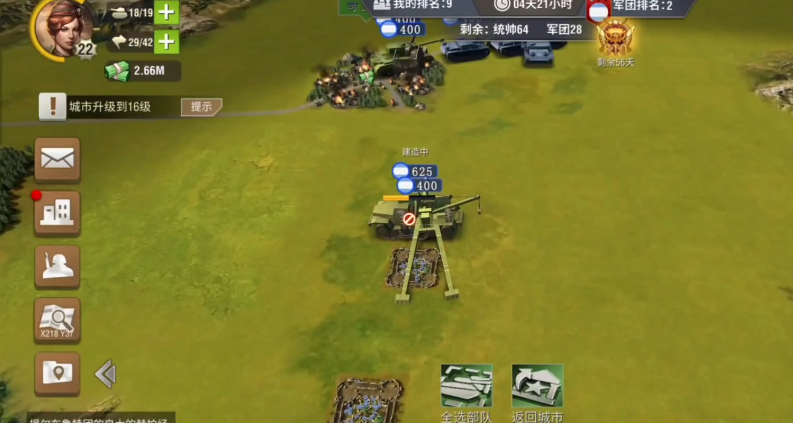The height and width of the screenshot is (423, 793).
Task: Open the mail envelope icon
Action: pos(57,159)
